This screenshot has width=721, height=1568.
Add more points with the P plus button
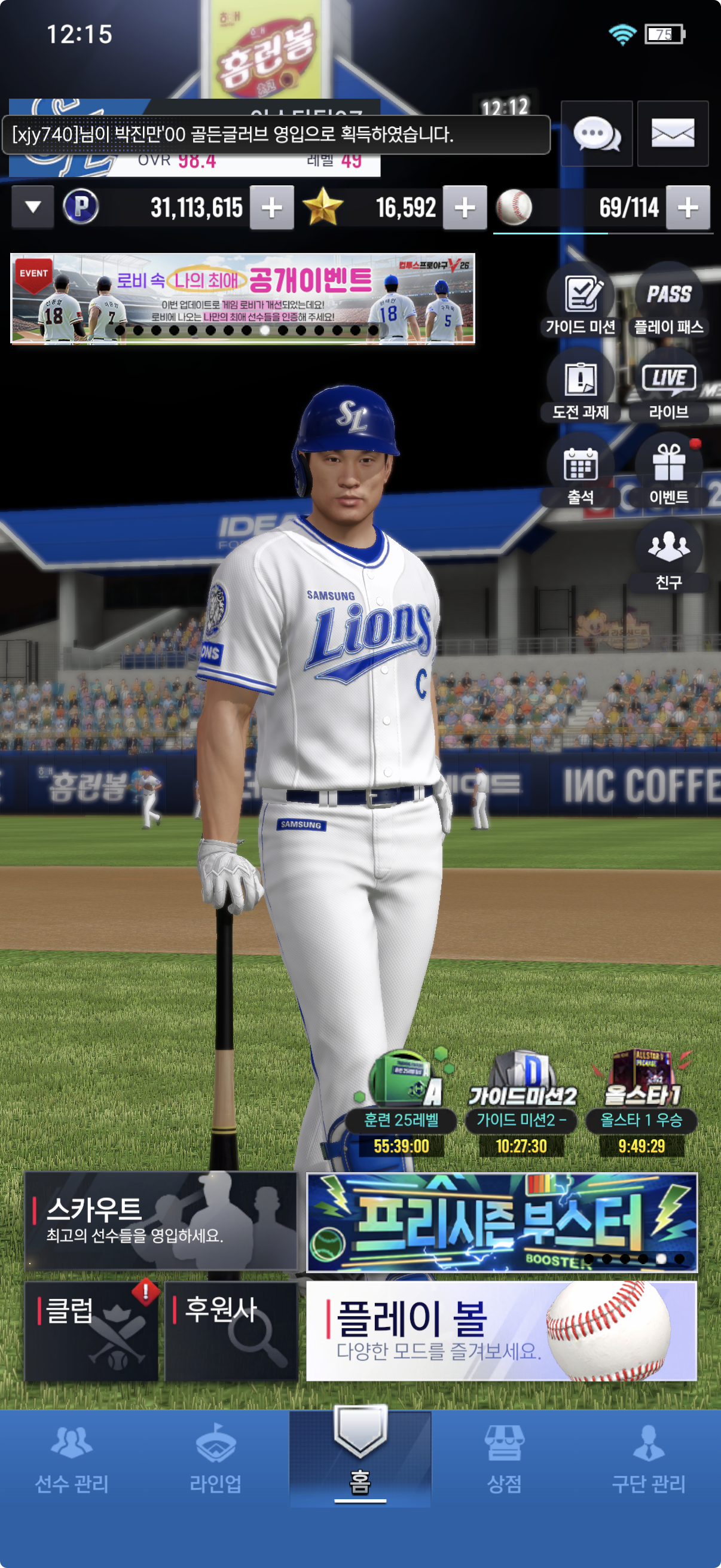click(x=271, y=208)
